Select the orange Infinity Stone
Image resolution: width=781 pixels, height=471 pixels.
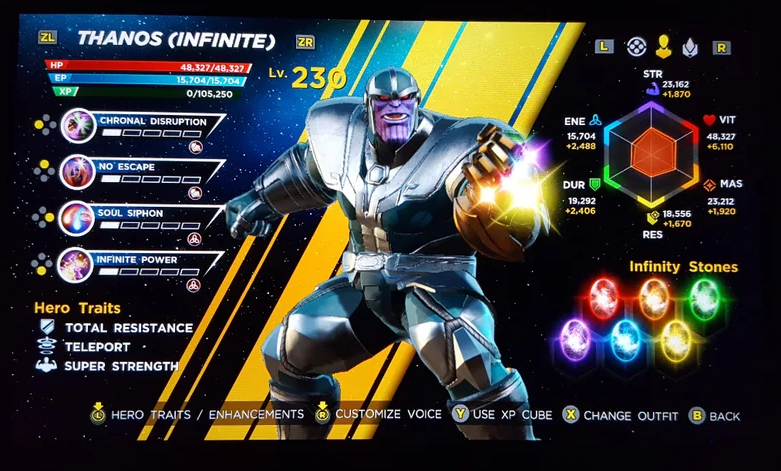coord(654,296)
